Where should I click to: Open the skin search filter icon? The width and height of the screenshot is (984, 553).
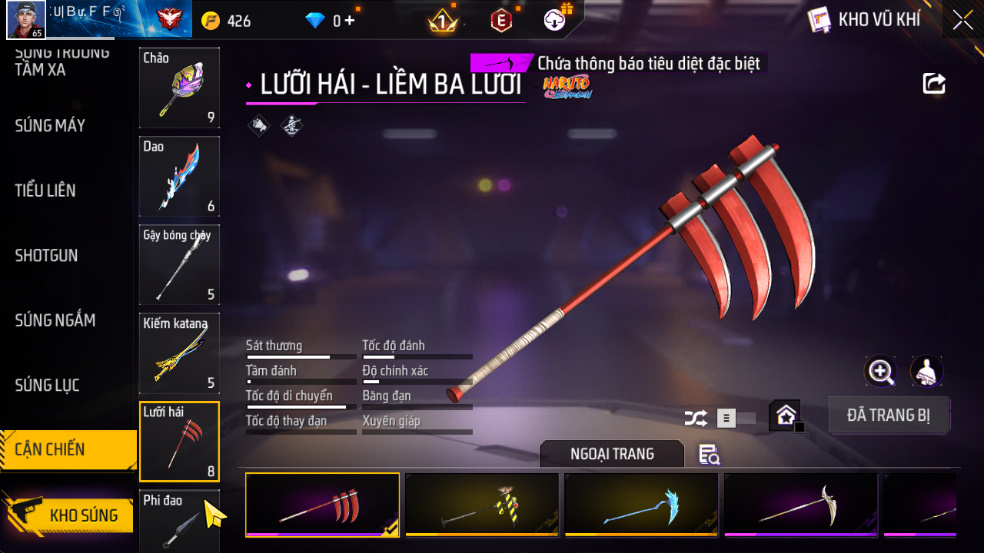click(709, 455)
